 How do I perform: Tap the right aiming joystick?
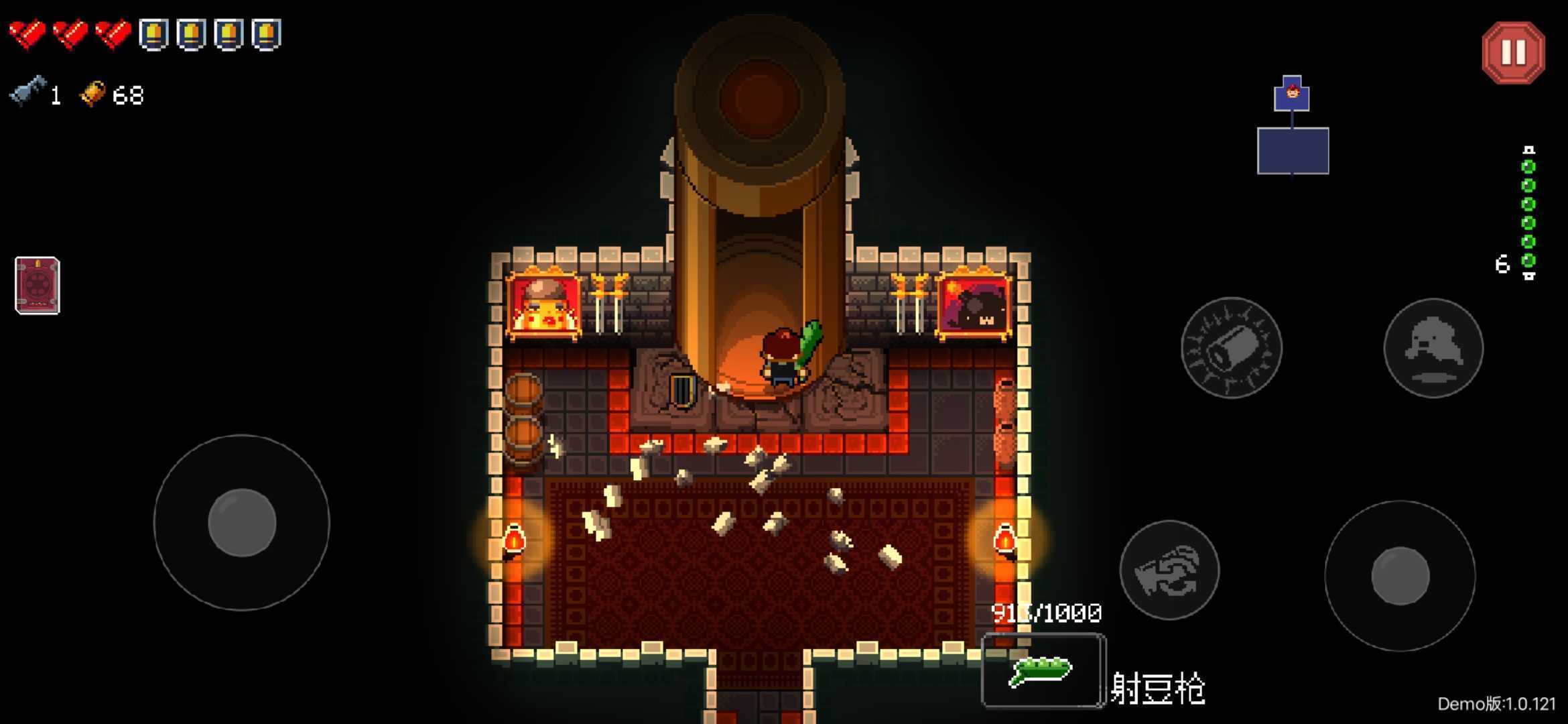(x=1400, y=576)
